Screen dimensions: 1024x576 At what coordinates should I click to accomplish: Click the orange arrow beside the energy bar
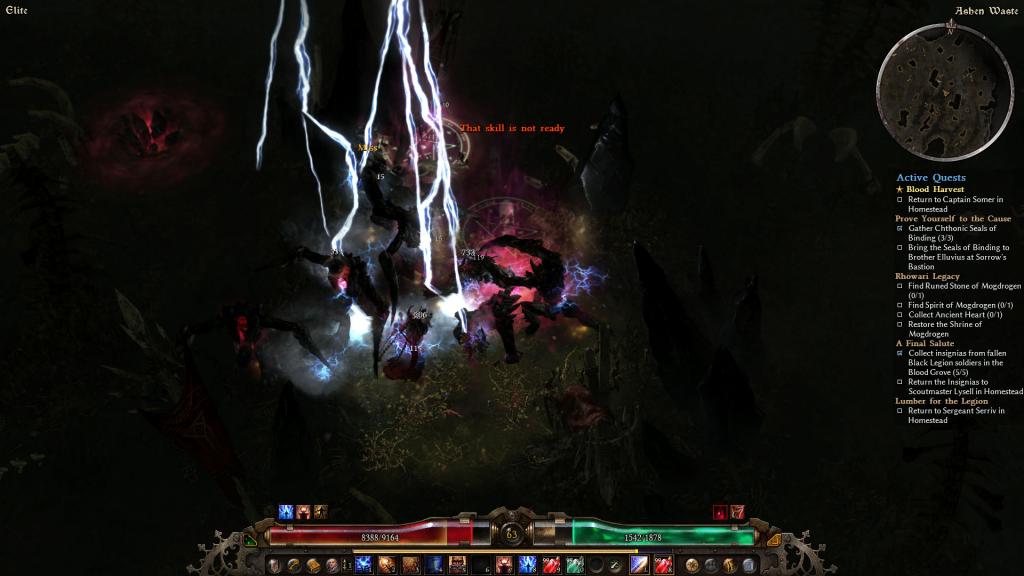774,539
